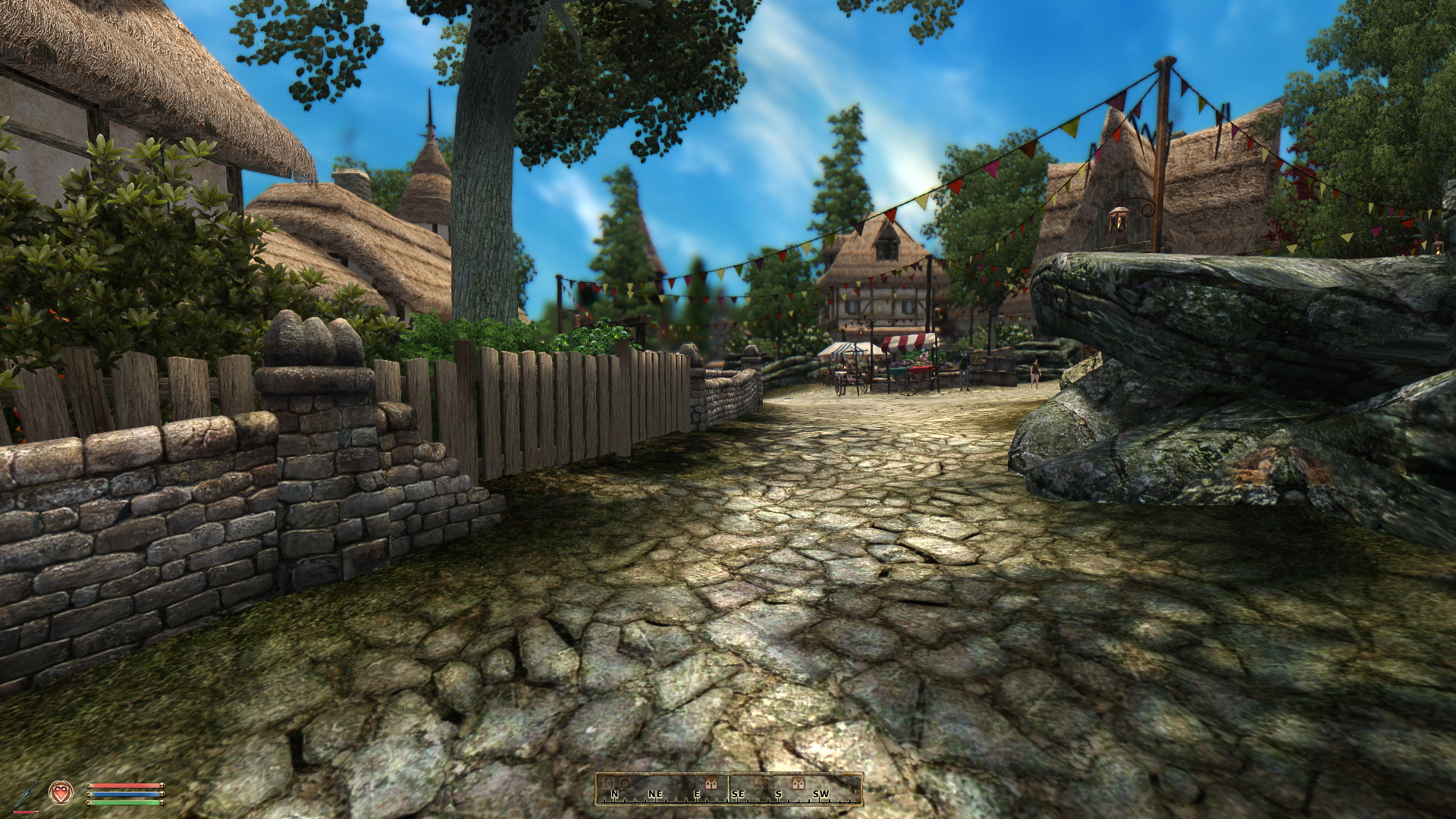Select the settlement marker between S and SW
1456x819 pixels.
point(798,783)
